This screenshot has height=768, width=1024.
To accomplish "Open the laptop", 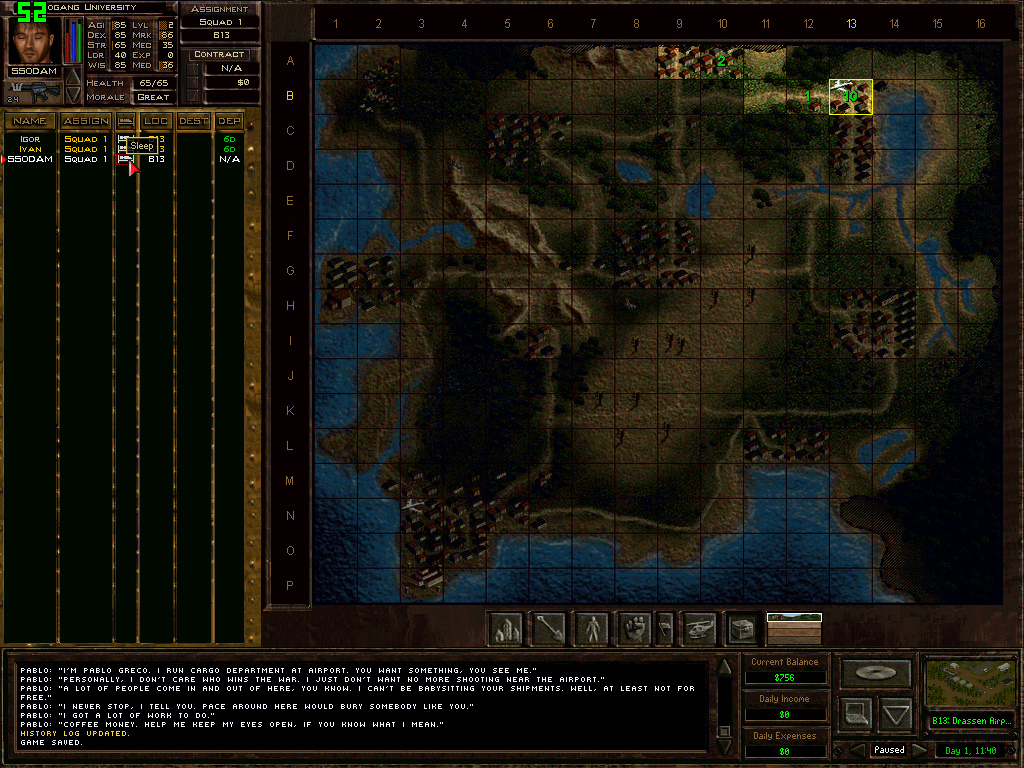I will coord(854,714).
